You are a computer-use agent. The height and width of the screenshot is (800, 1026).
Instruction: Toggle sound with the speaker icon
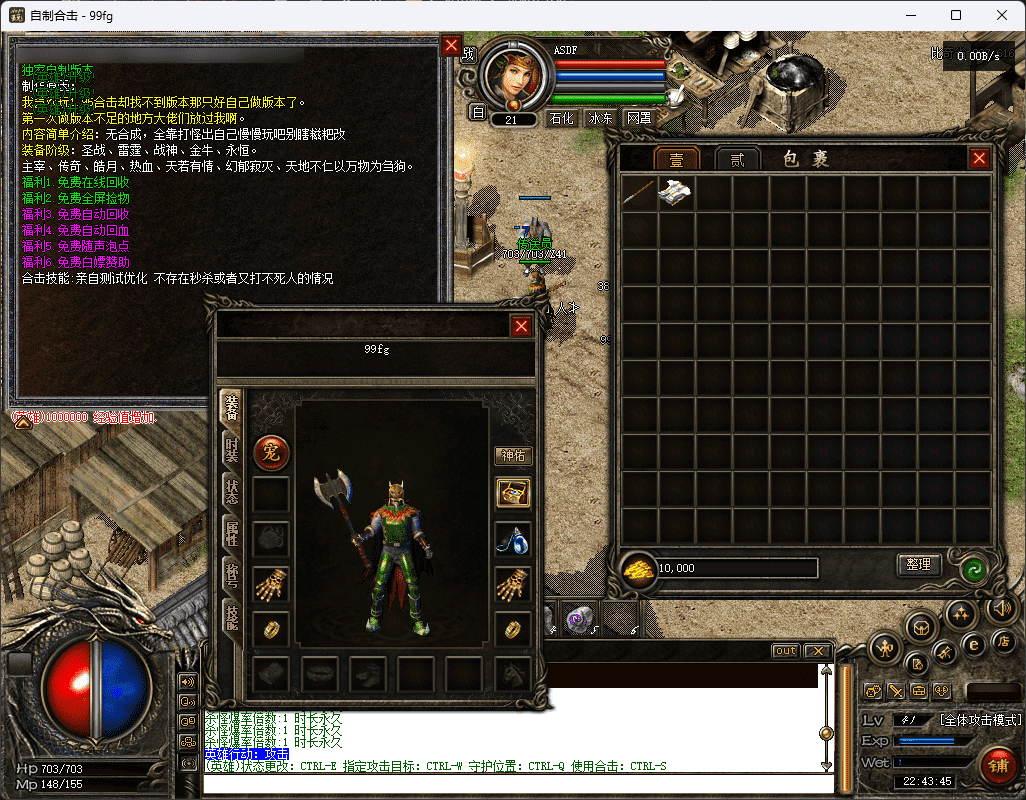pos(1000,607)
